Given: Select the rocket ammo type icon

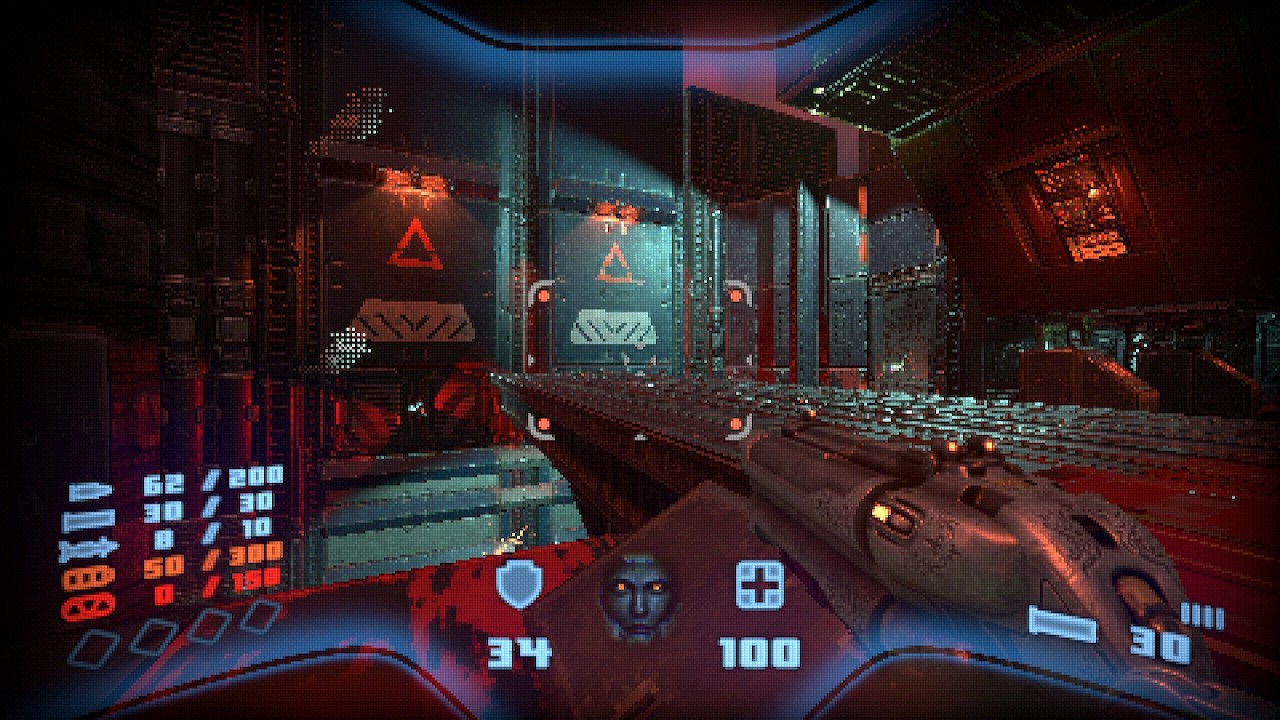Looking at the screenshot, I should point(79,548).
